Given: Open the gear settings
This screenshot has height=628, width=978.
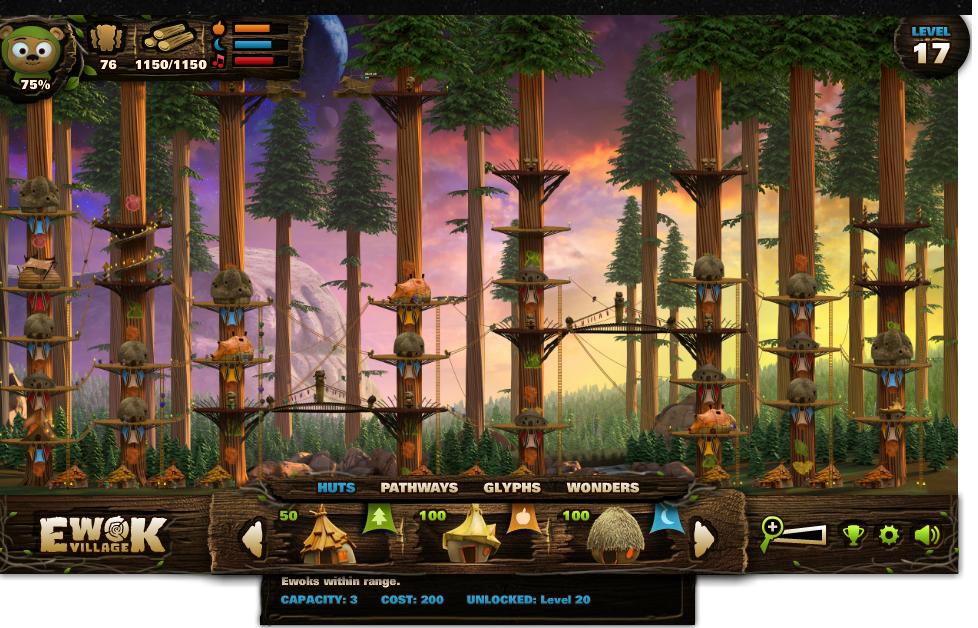Looking at the screenshot, I should click(x=889, y=535).
